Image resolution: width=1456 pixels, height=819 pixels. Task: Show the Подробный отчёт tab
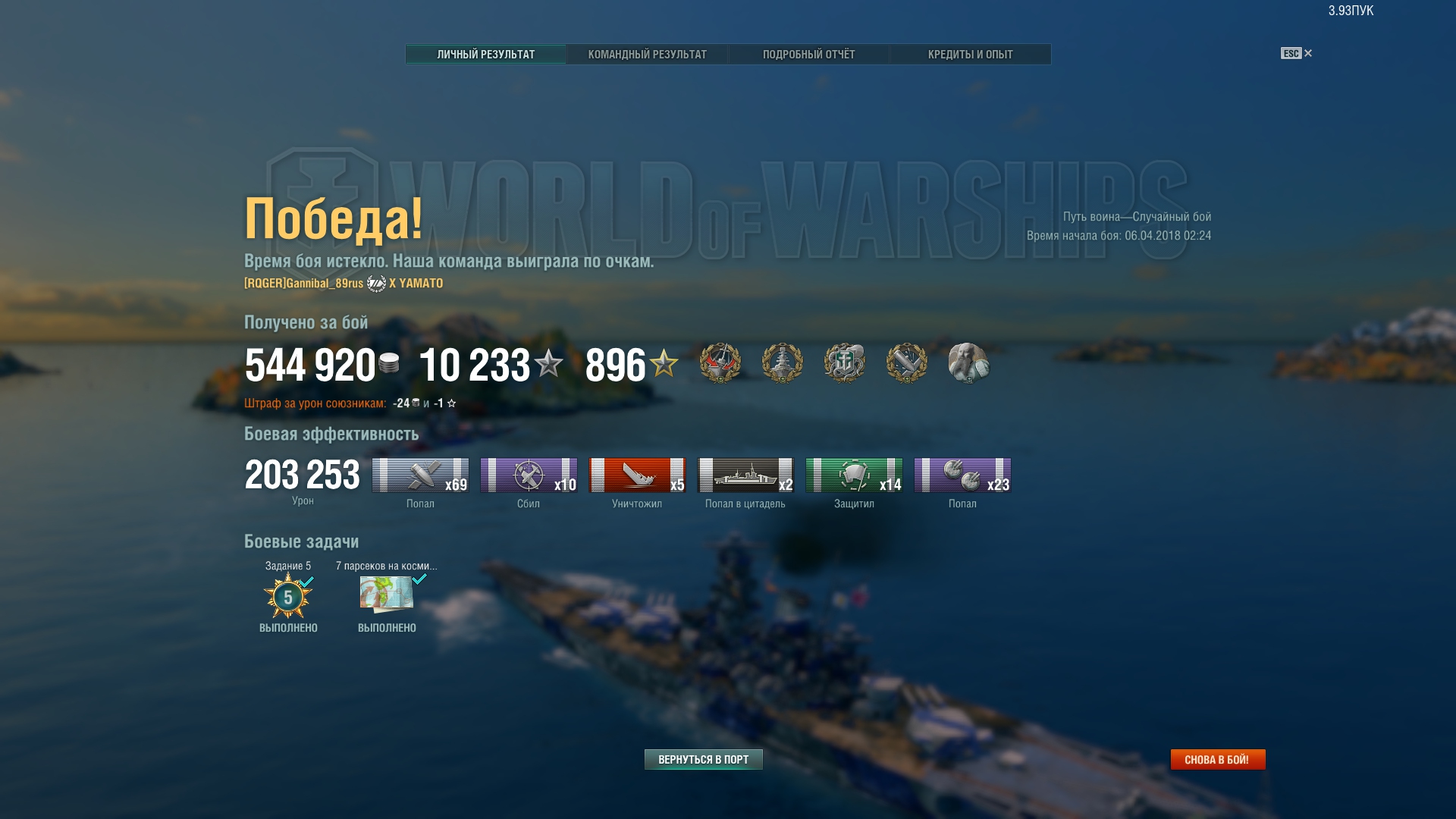(808, 55)
